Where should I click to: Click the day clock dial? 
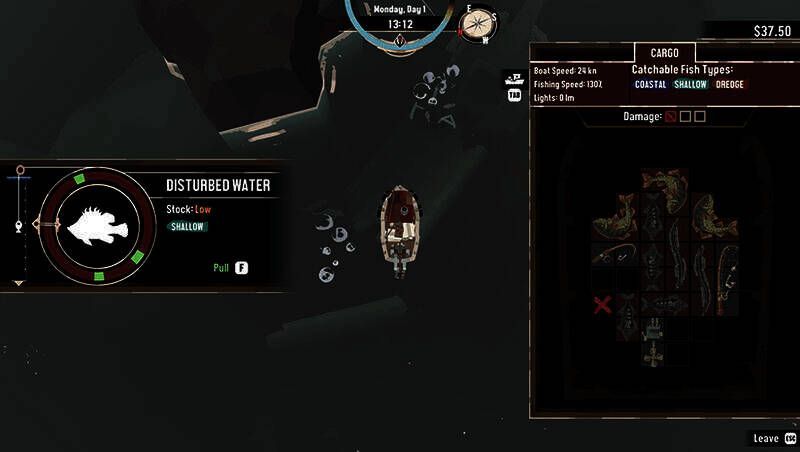coord(400,24)
